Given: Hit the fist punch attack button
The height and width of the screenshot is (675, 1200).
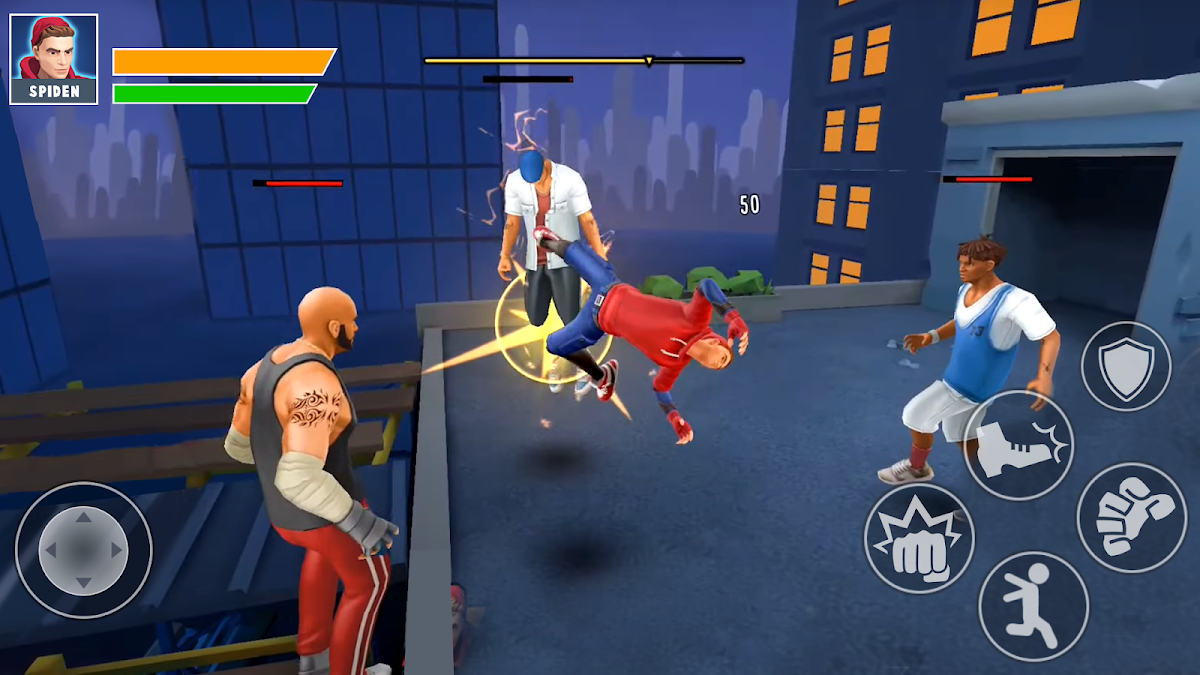Looking at the screenshot, I should click(1131, 517).
